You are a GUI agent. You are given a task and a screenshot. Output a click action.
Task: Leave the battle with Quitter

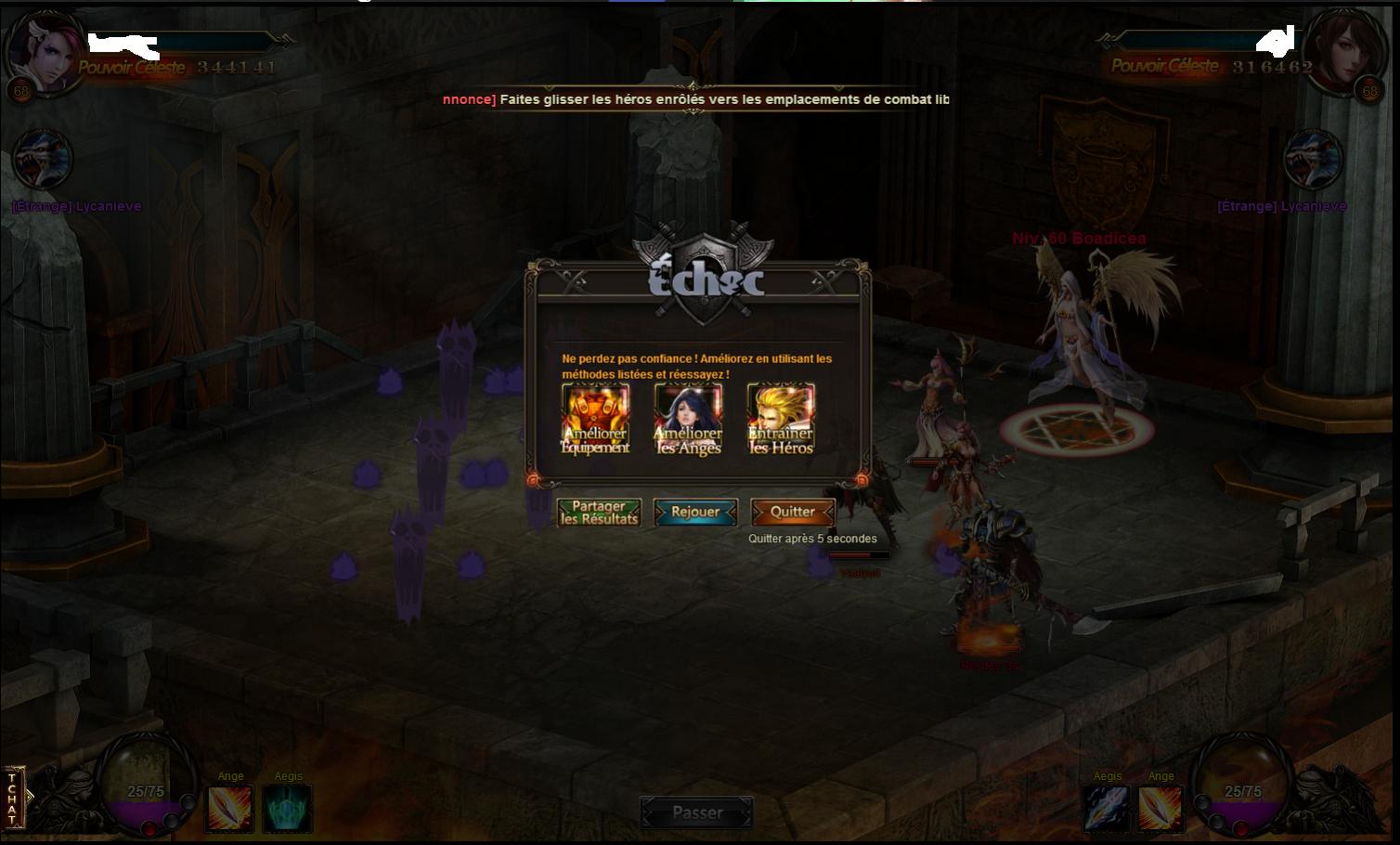click(792, 512)
